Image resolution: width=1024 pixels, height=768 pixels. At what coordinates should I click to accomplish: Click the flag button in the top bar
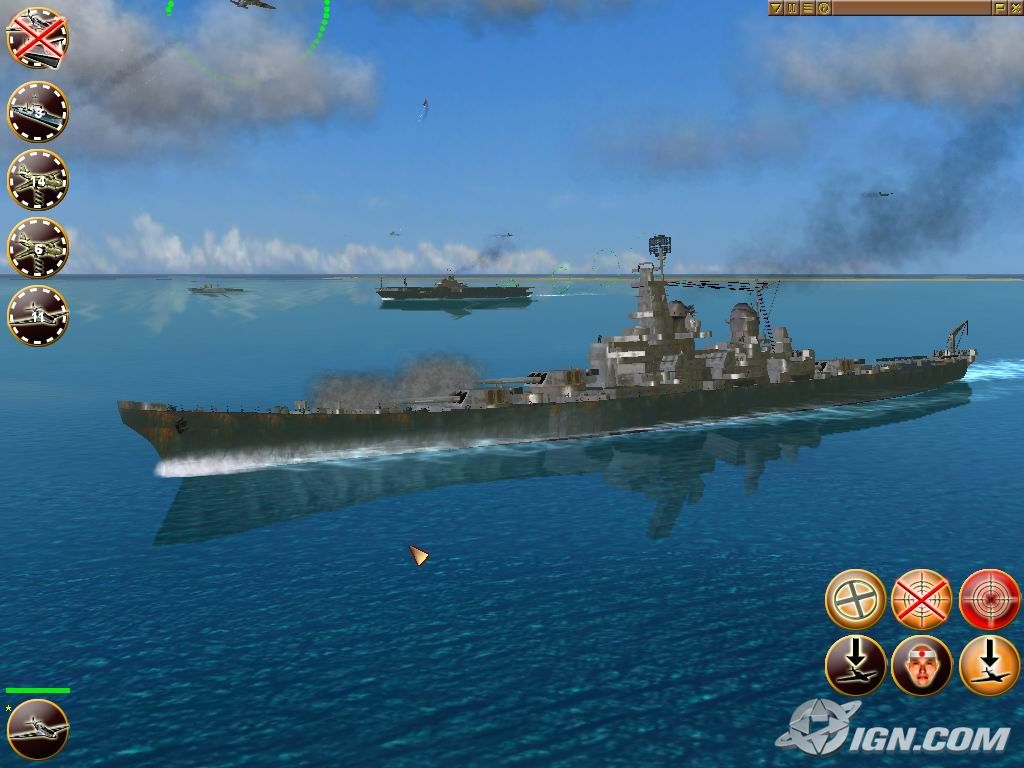click(x=999, y=8)
